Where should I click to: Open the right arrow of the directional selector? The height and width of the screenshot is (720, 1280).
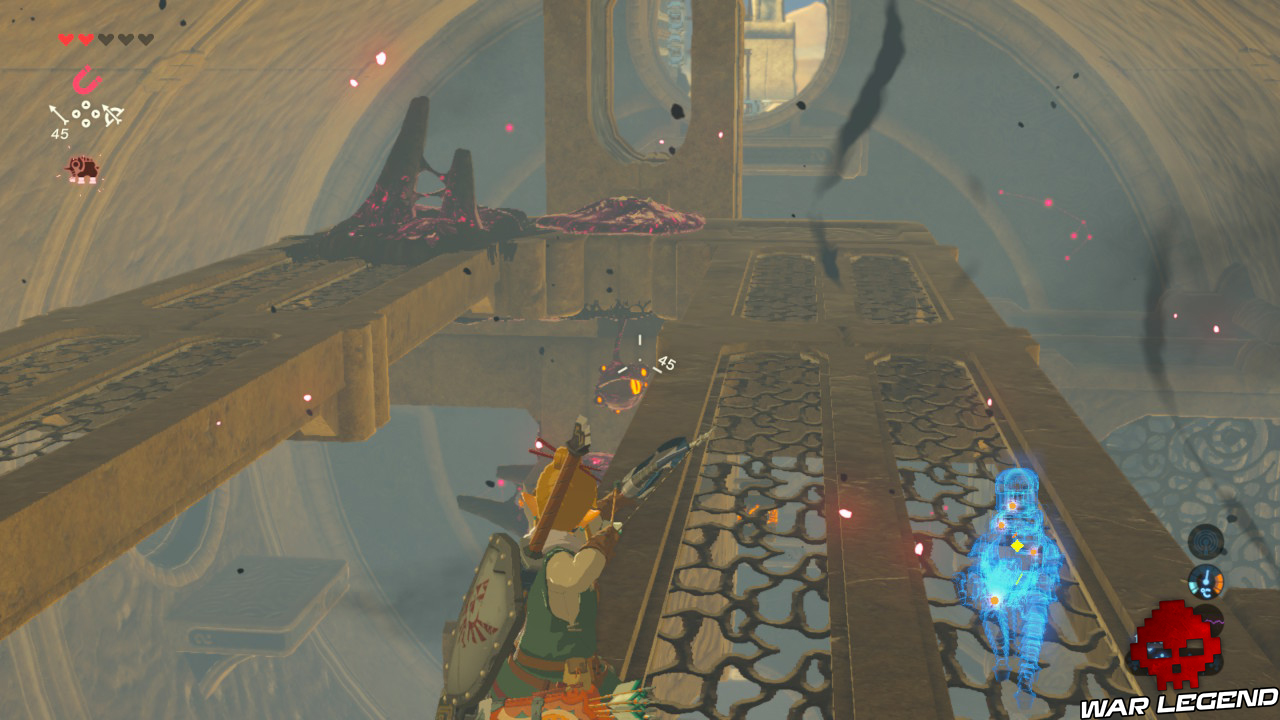95,113
